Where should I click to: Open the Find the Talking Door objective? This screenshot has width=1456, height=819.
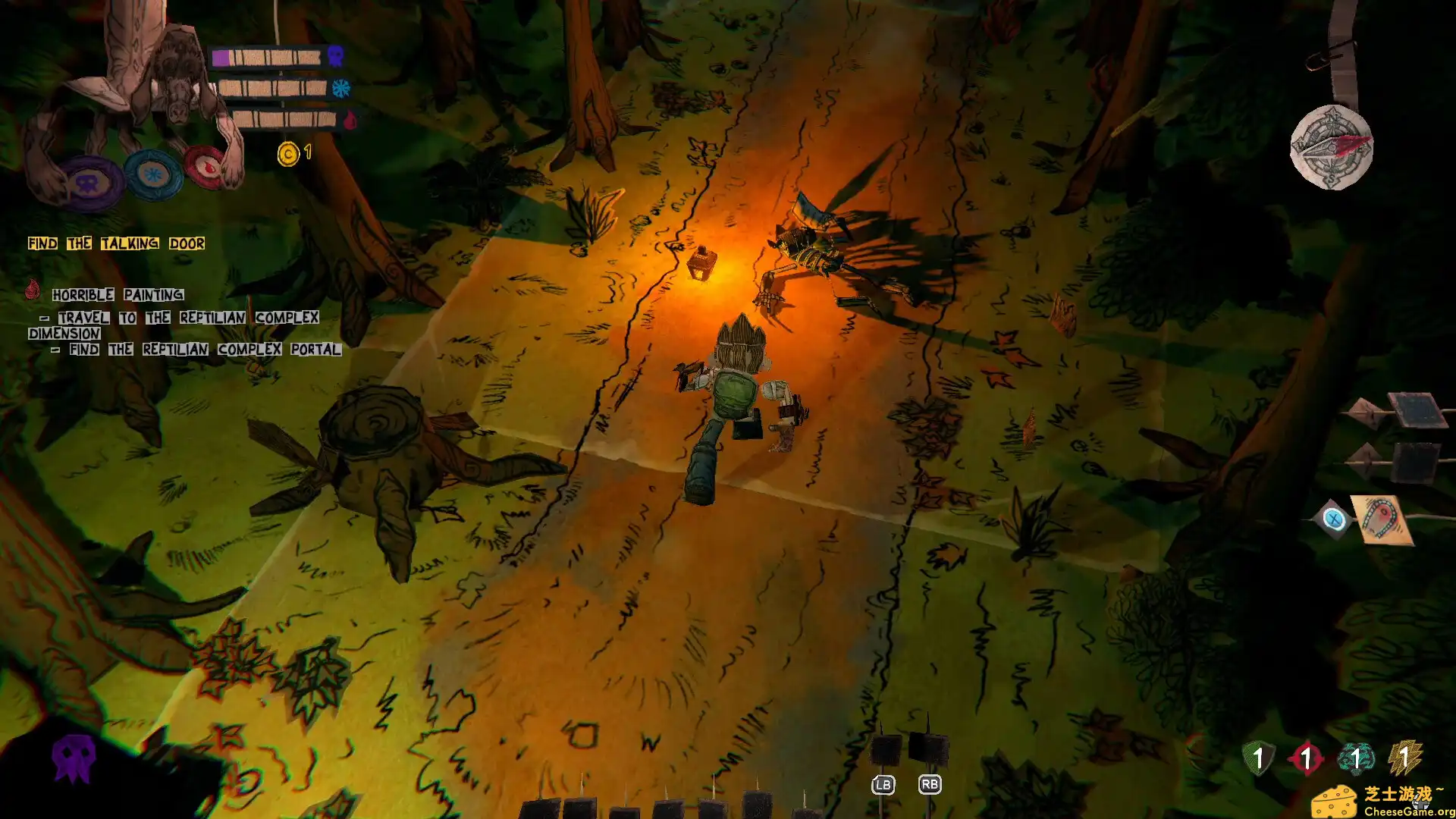click(116, 243)
